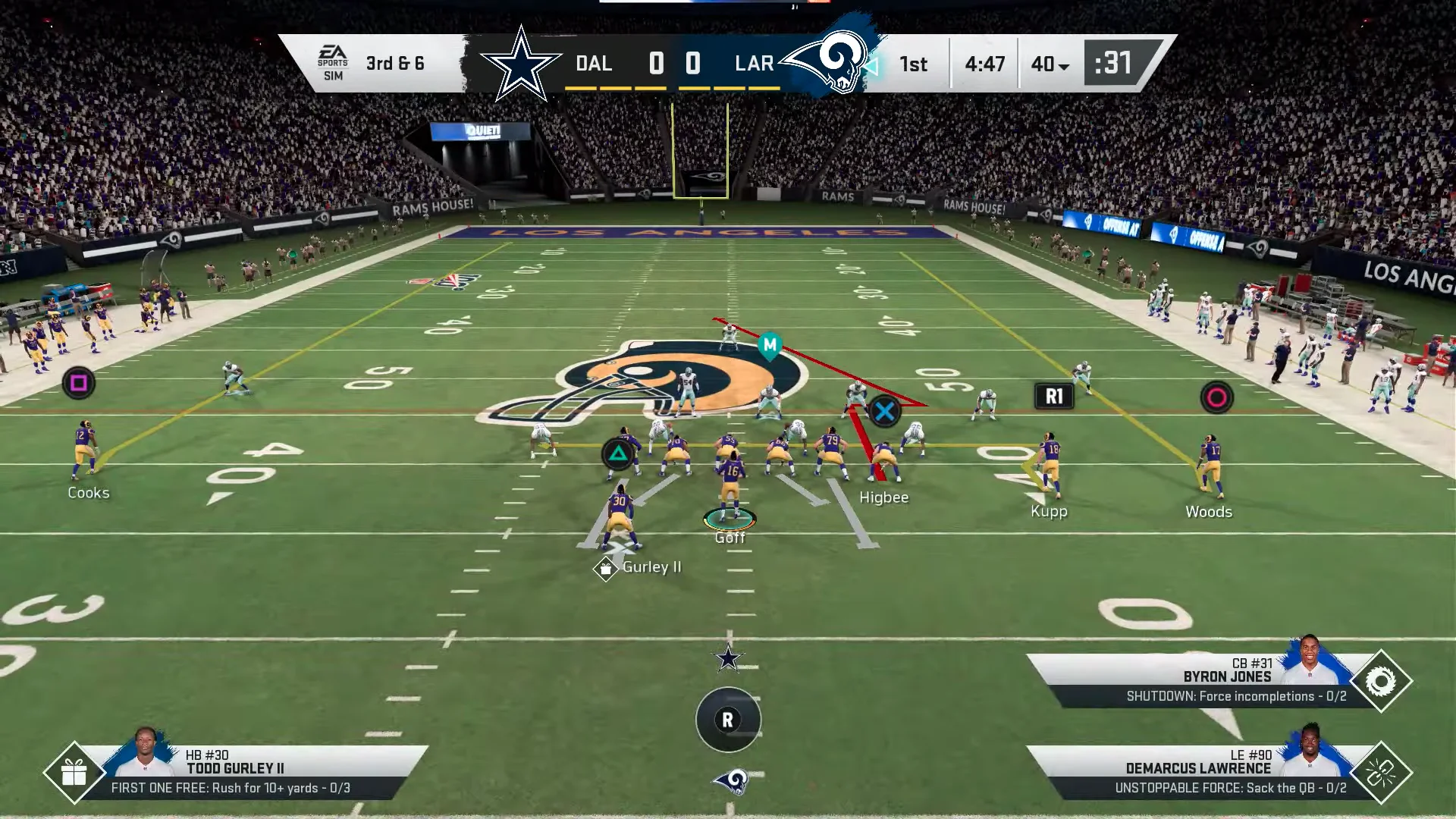This screenshot has height=819, width=1456.
Task: Click the Shutdown ability diamond icon
Action: (1380, 681)
